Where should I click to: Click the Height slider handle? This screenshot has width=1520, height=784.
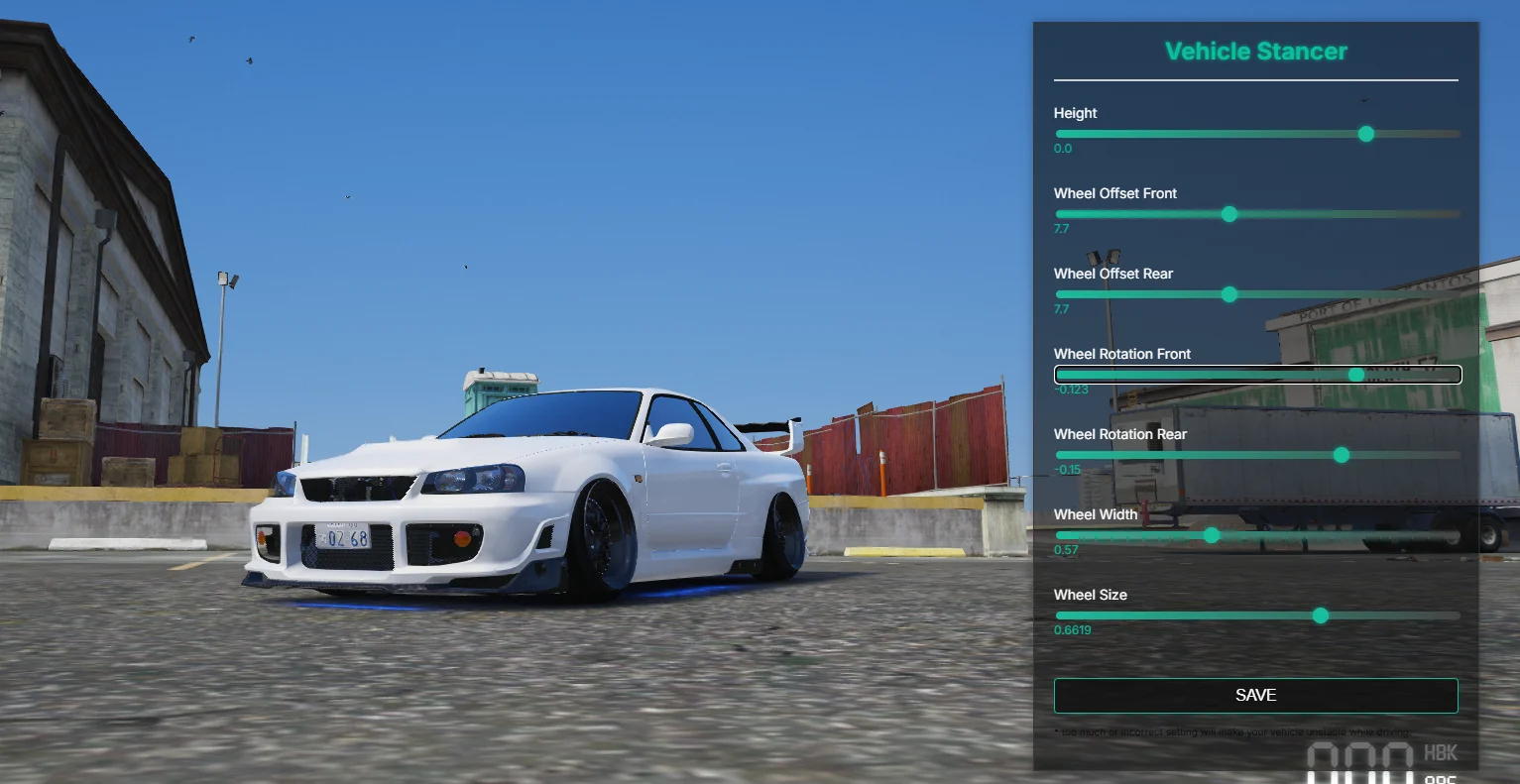click(x=1366, y=134)
